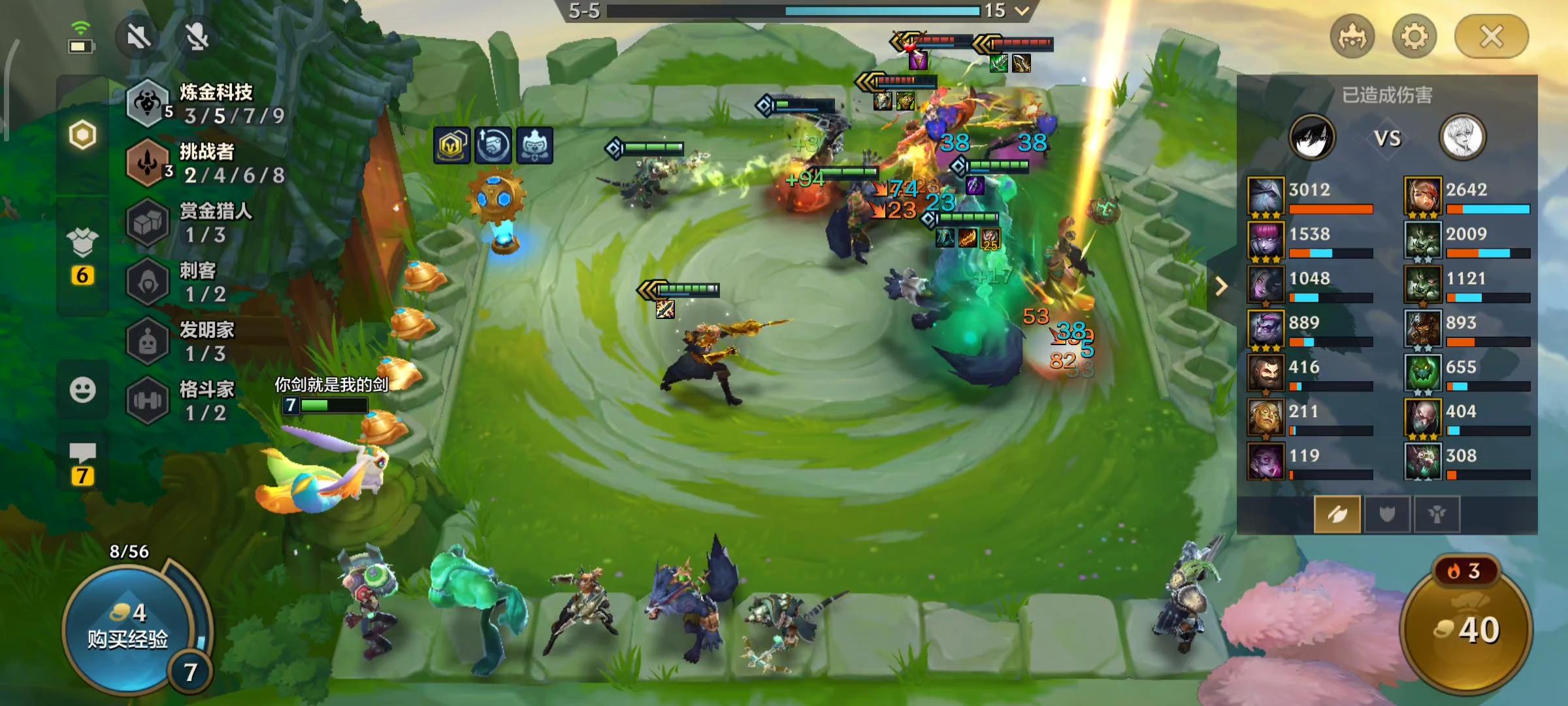Open the little legend helmet icon menu
Viewport: 1568px width, 706px height.
coord(1352,37)
